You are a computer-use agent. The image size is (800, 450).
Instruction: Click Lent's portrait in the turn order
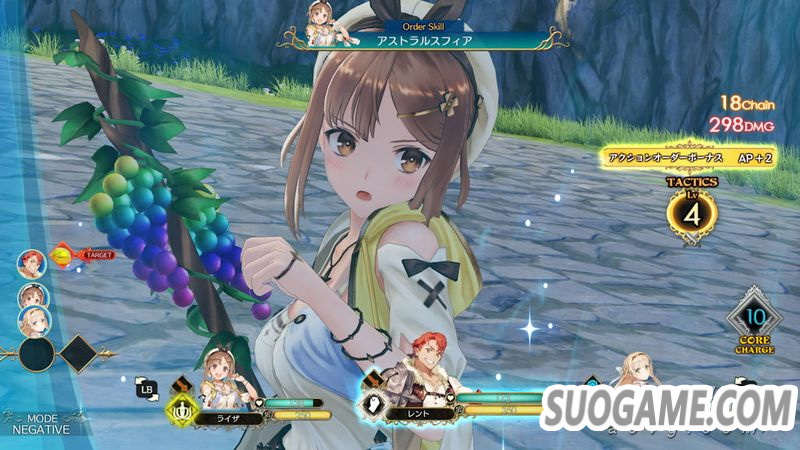tap(31, 263)
